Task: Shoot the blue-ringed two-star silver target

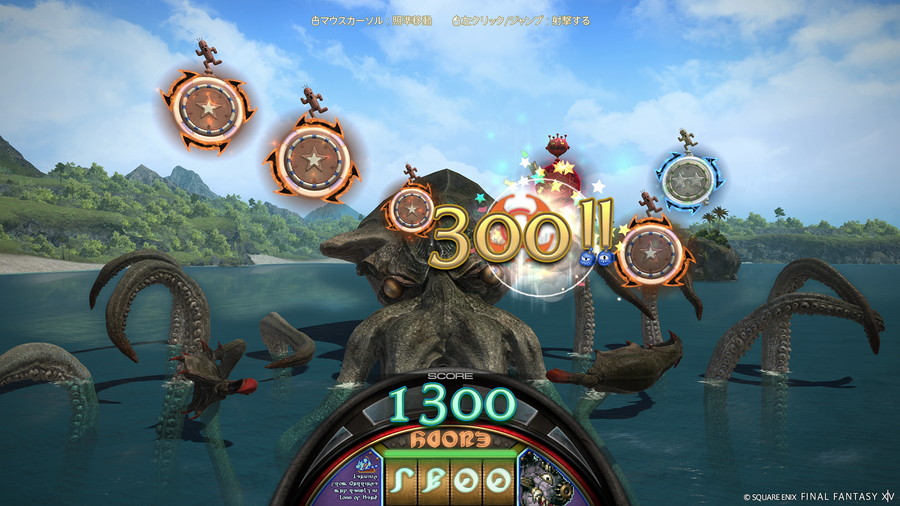Action: click(686, 180)
